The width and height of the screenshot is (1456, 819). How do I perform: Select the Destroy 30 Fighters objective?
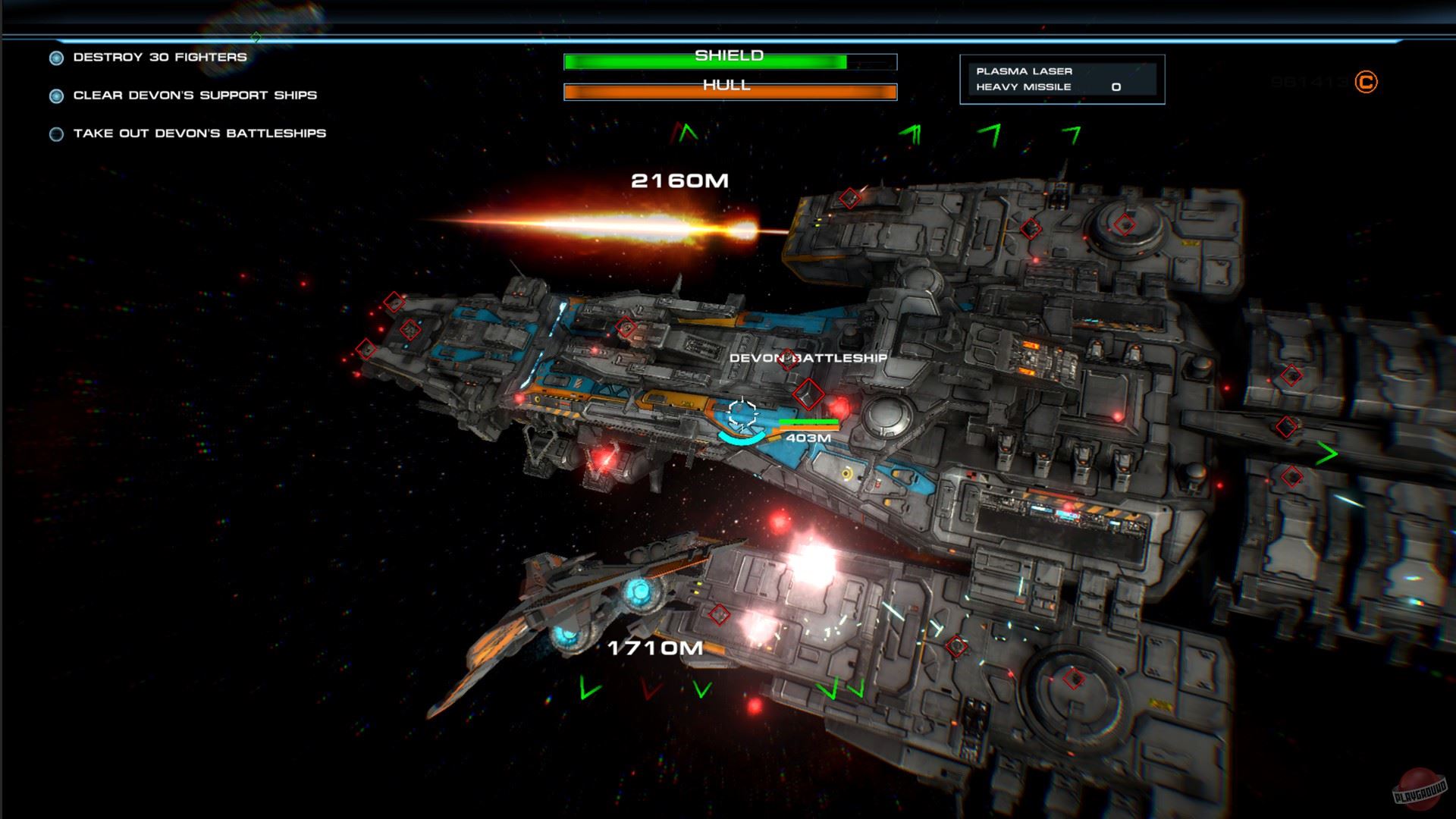click(159, 58)
